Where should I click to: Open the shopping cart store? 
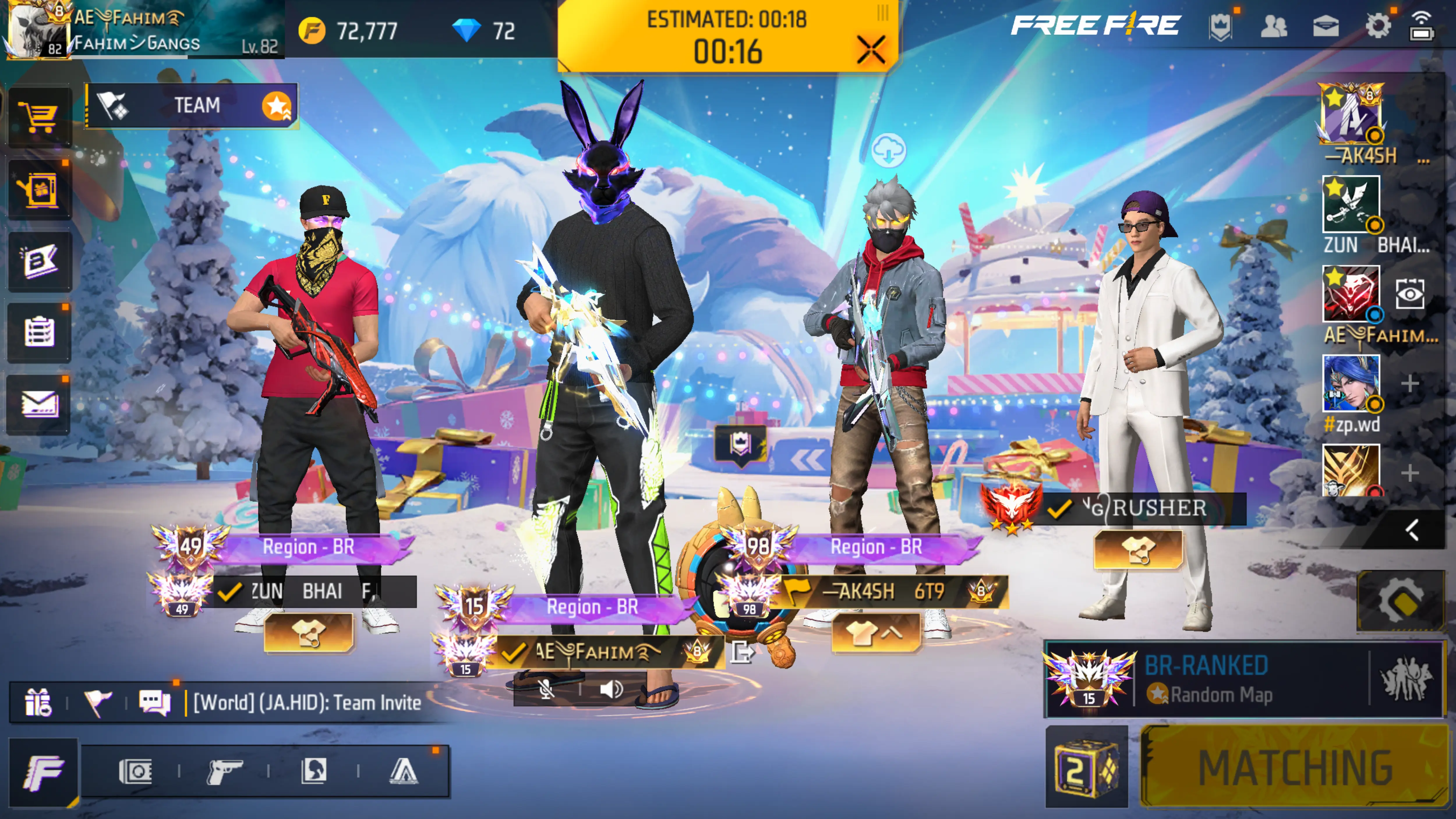tap(38, 117)
